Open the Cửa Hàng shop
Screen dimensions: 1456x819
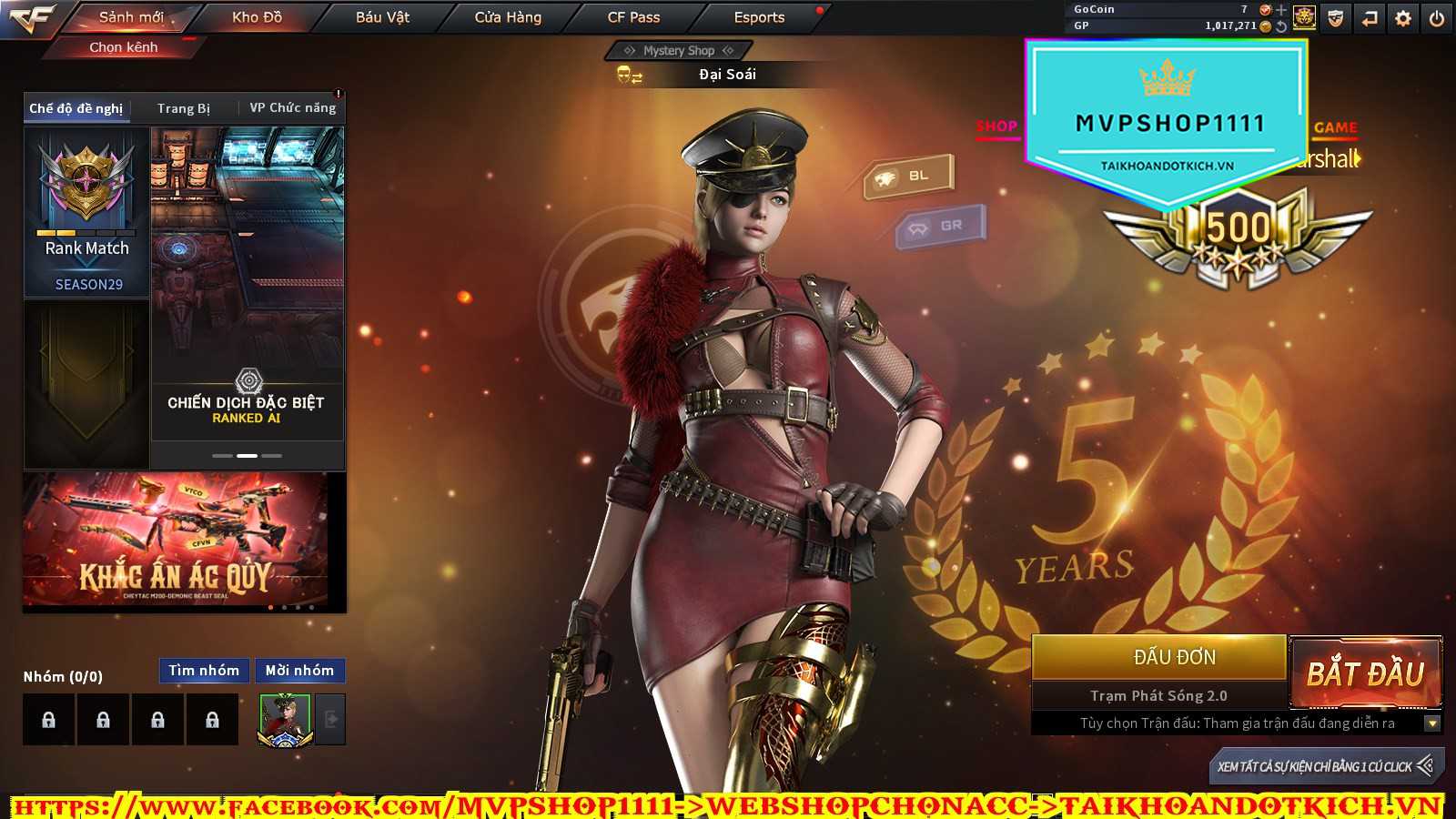tap(508, 17)
